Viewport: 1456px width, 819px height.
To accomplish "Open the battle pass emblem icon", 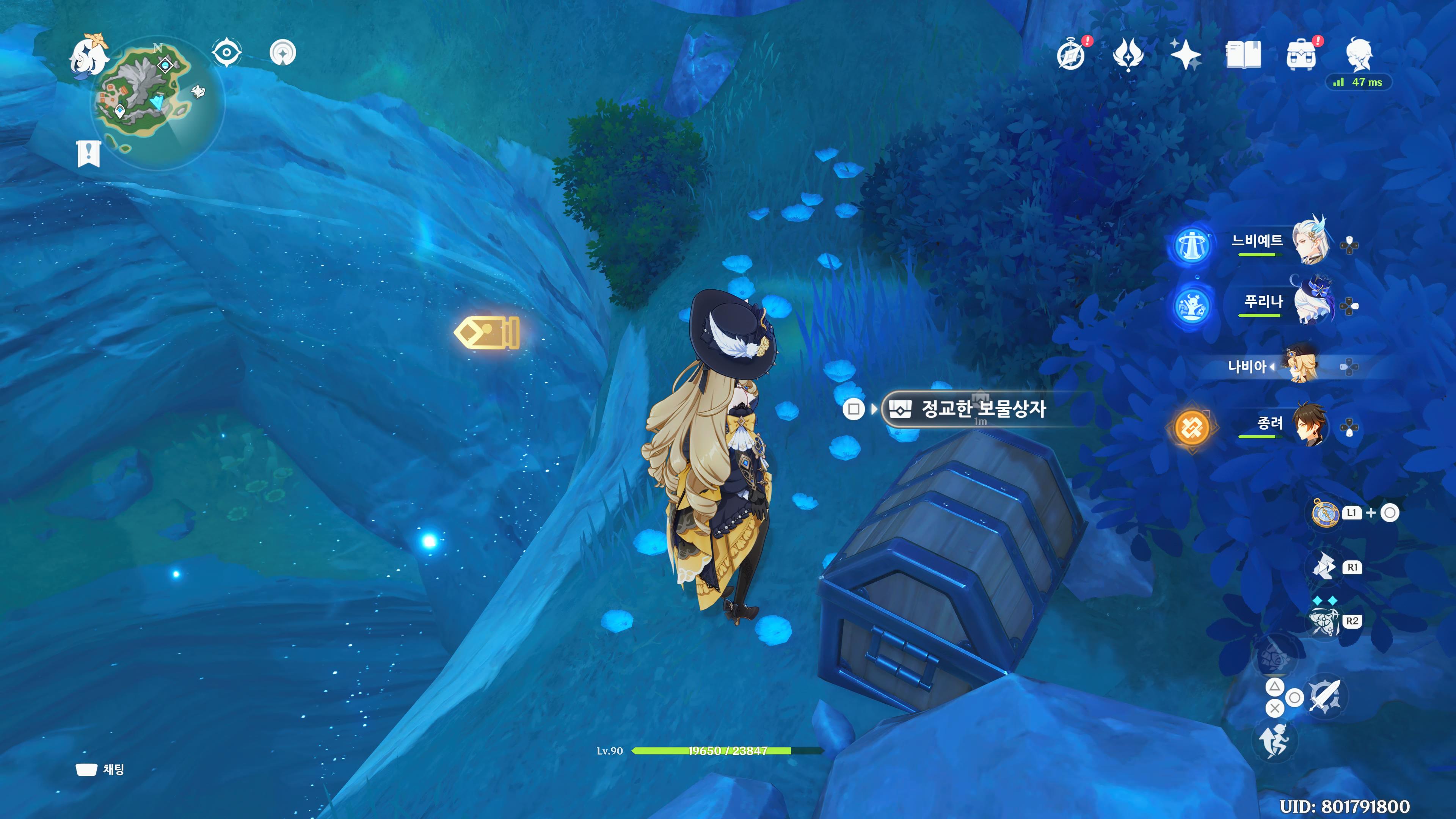I will pos(1128,55).
